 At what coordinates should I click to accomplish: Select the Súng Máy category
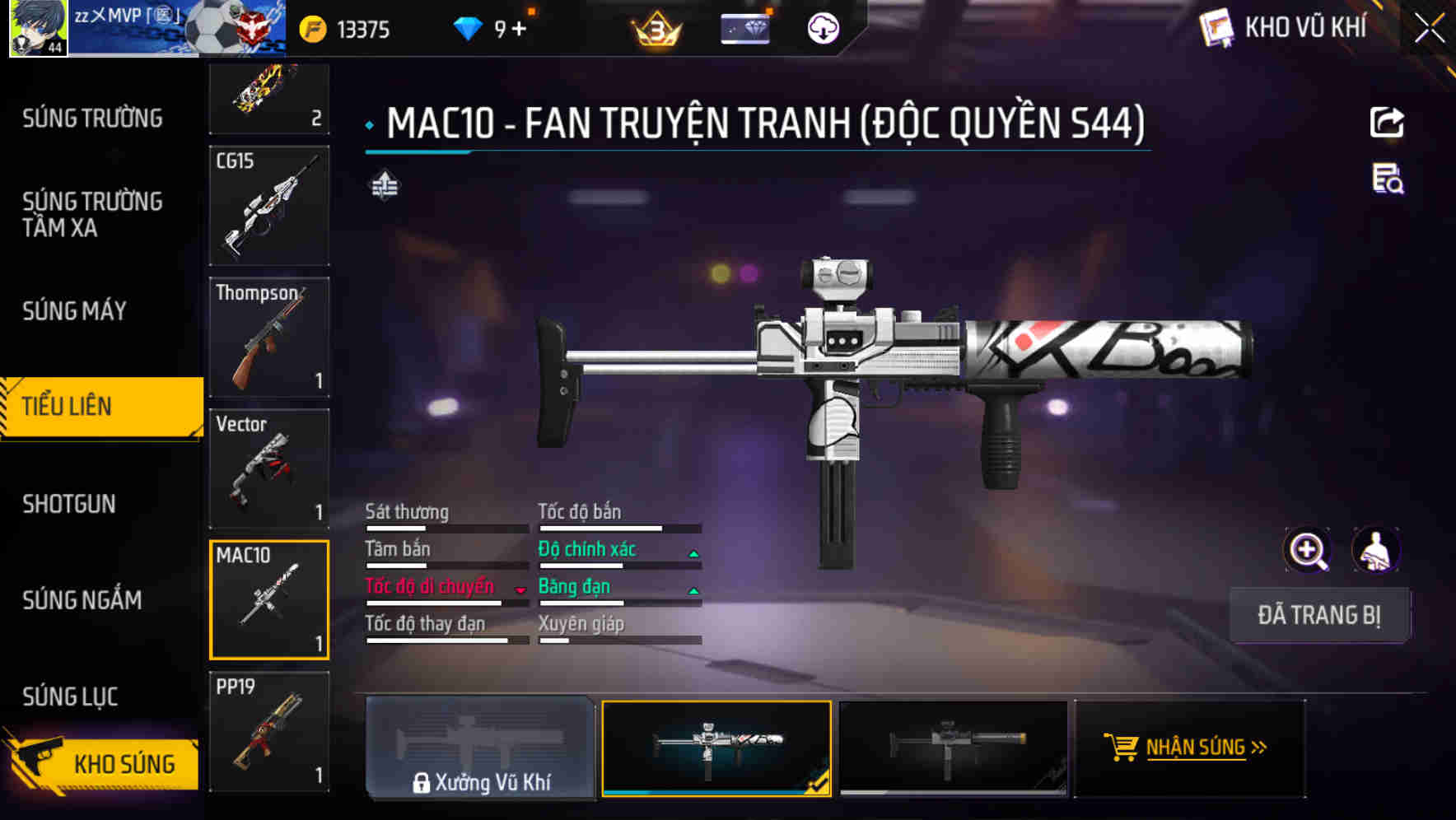click(x=74, y=311)
